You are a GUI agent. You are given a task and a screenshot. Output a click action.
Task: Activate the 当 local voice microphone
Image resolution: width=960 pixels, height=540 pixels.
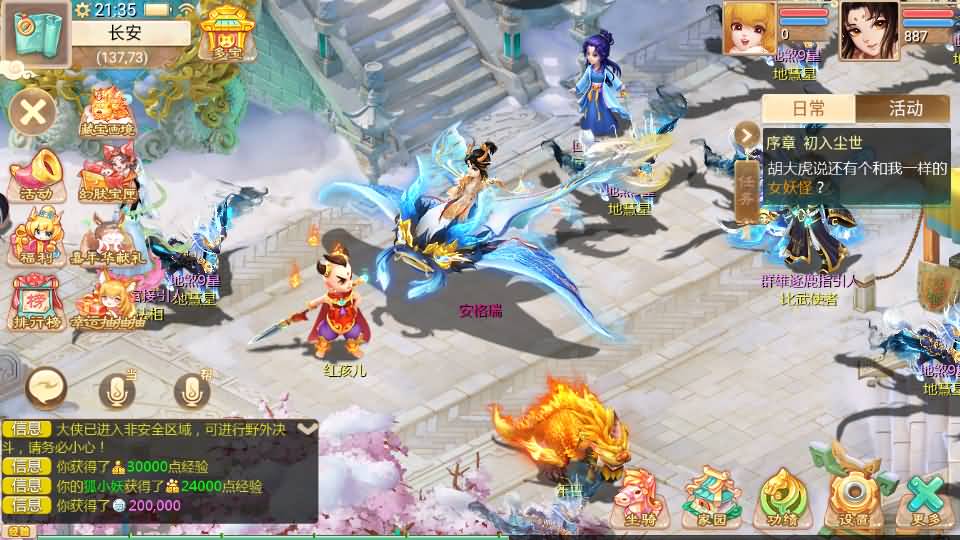pos(118,390)
